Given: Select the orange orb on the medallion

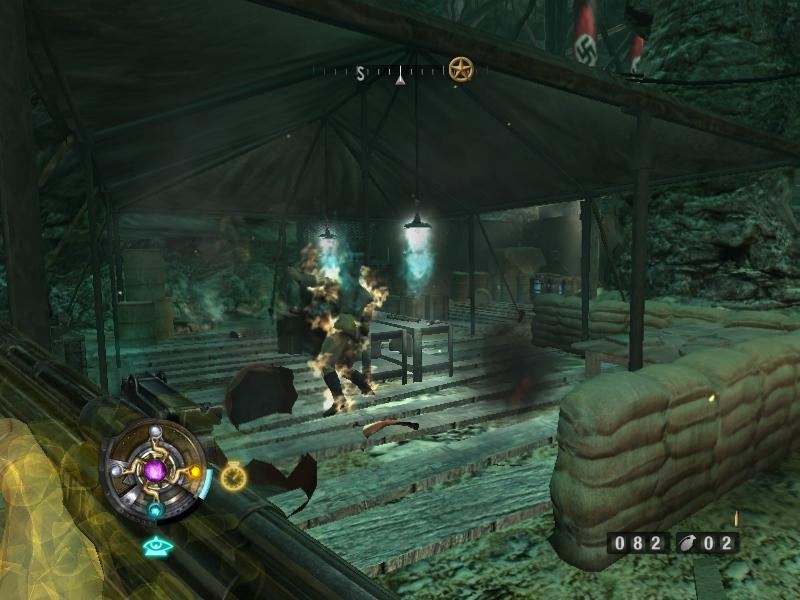Looking at the screenshot, I should (194, 471).
